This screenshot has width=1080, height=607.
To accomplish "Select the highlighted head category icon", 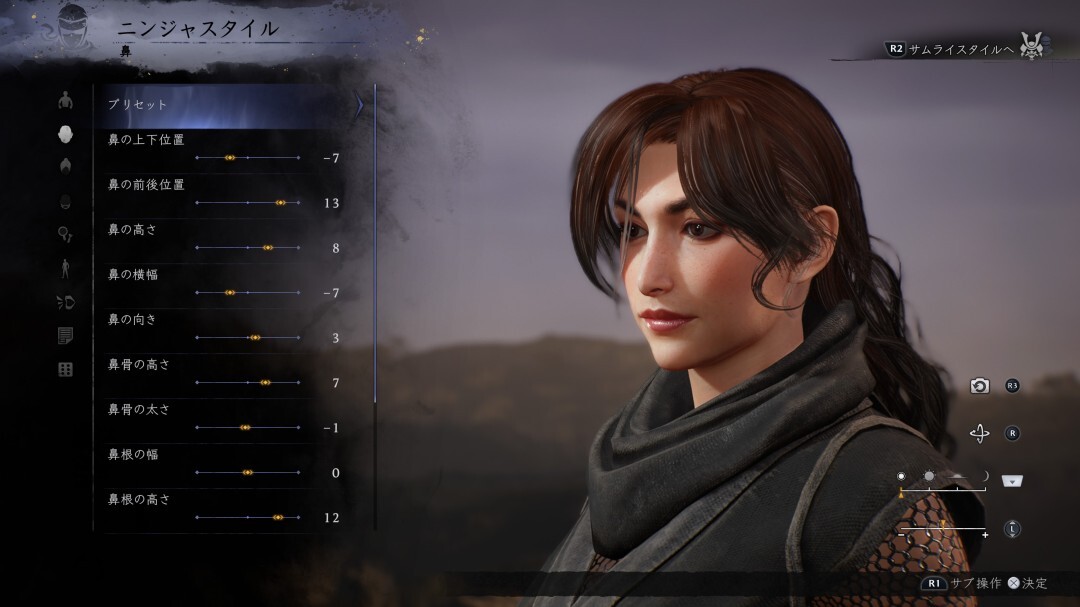I will click(66, 133).
